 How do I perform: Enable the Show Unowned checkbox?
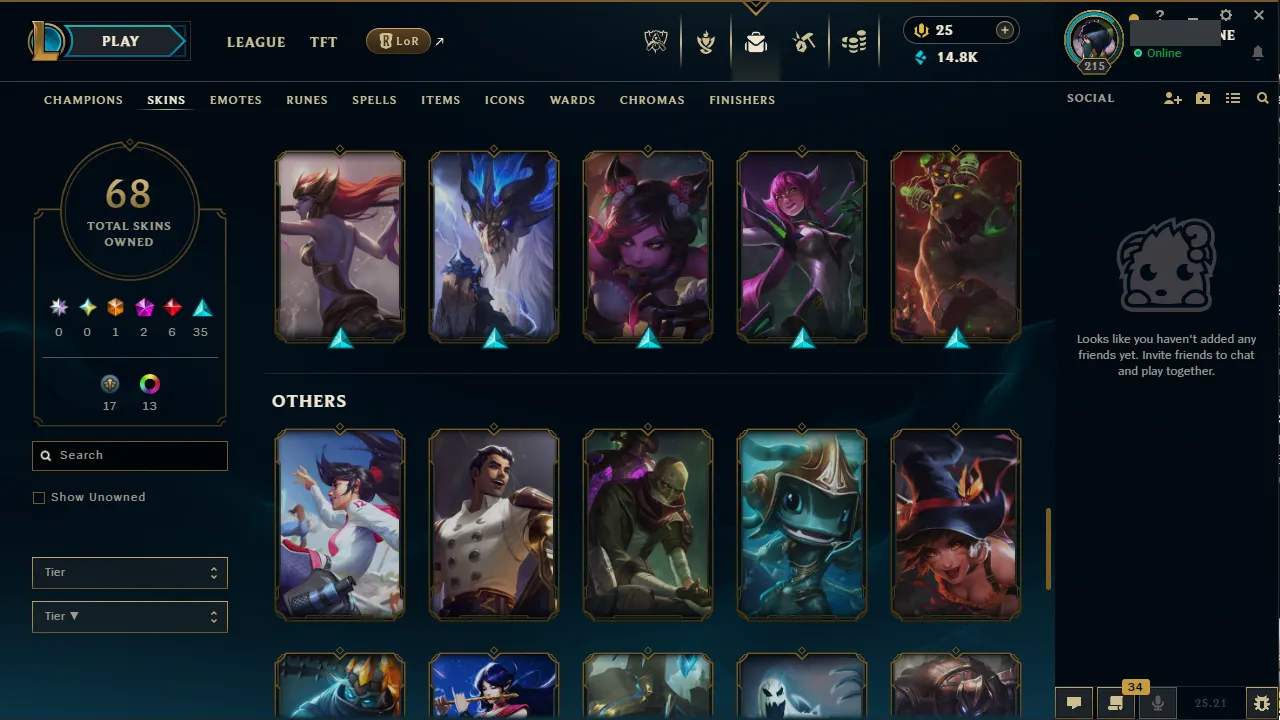pyautogui.click(x=39, y=497)
